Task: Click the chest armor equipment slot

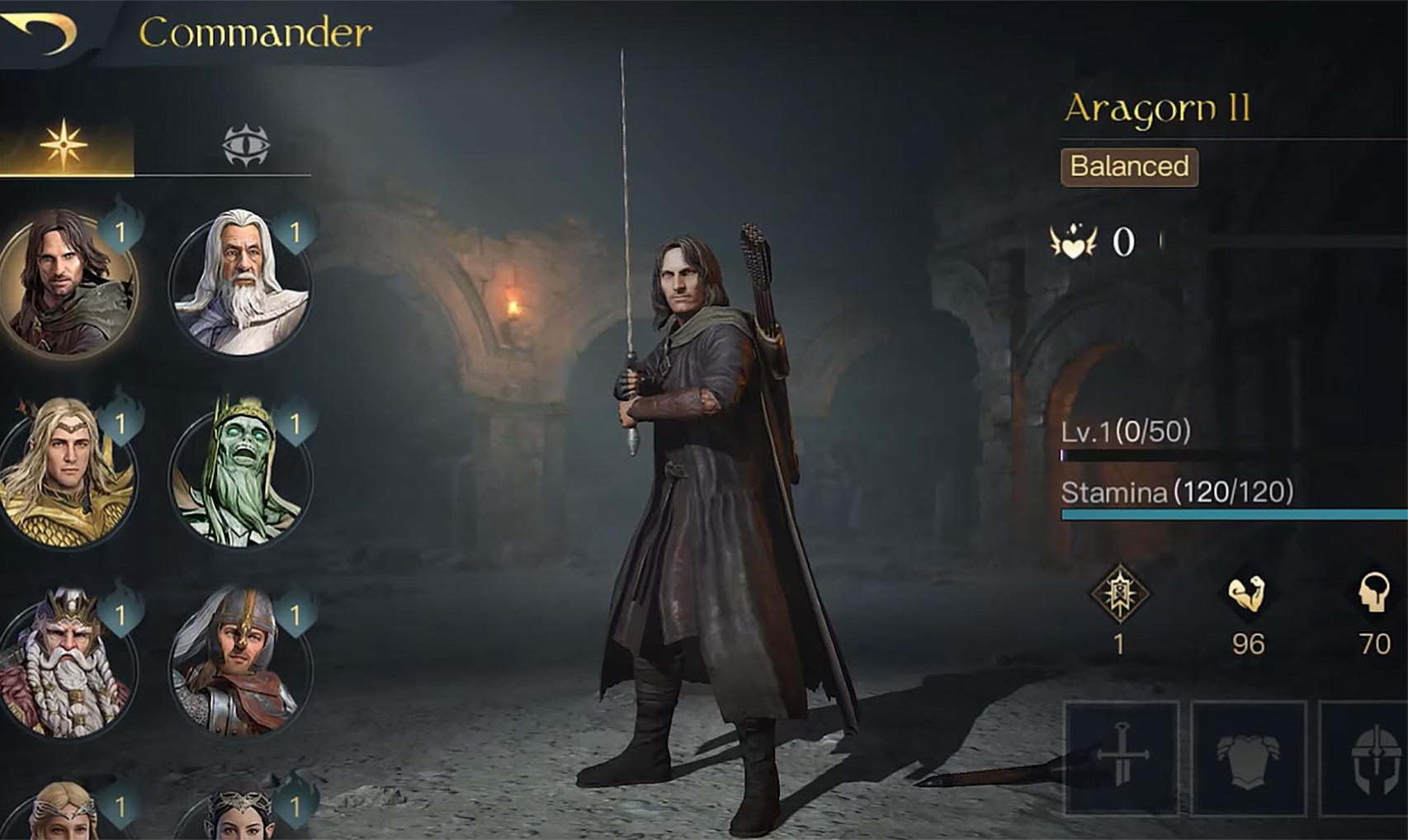Action: 1248,753
